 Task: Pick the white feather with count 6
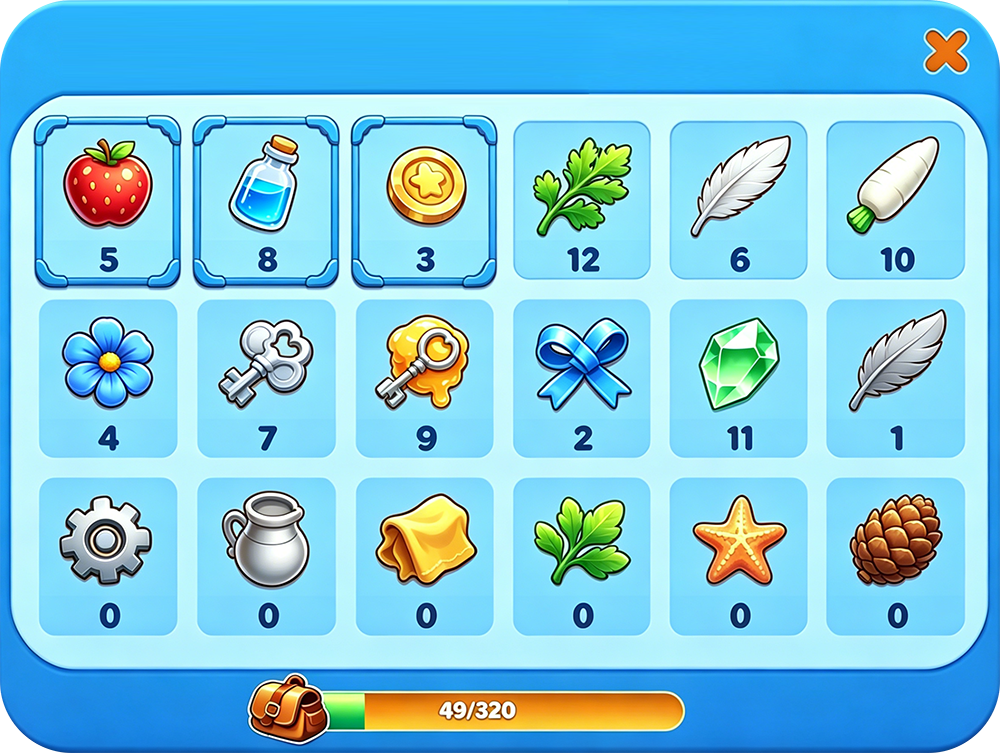pyautogui.click(x=740, y=200)
